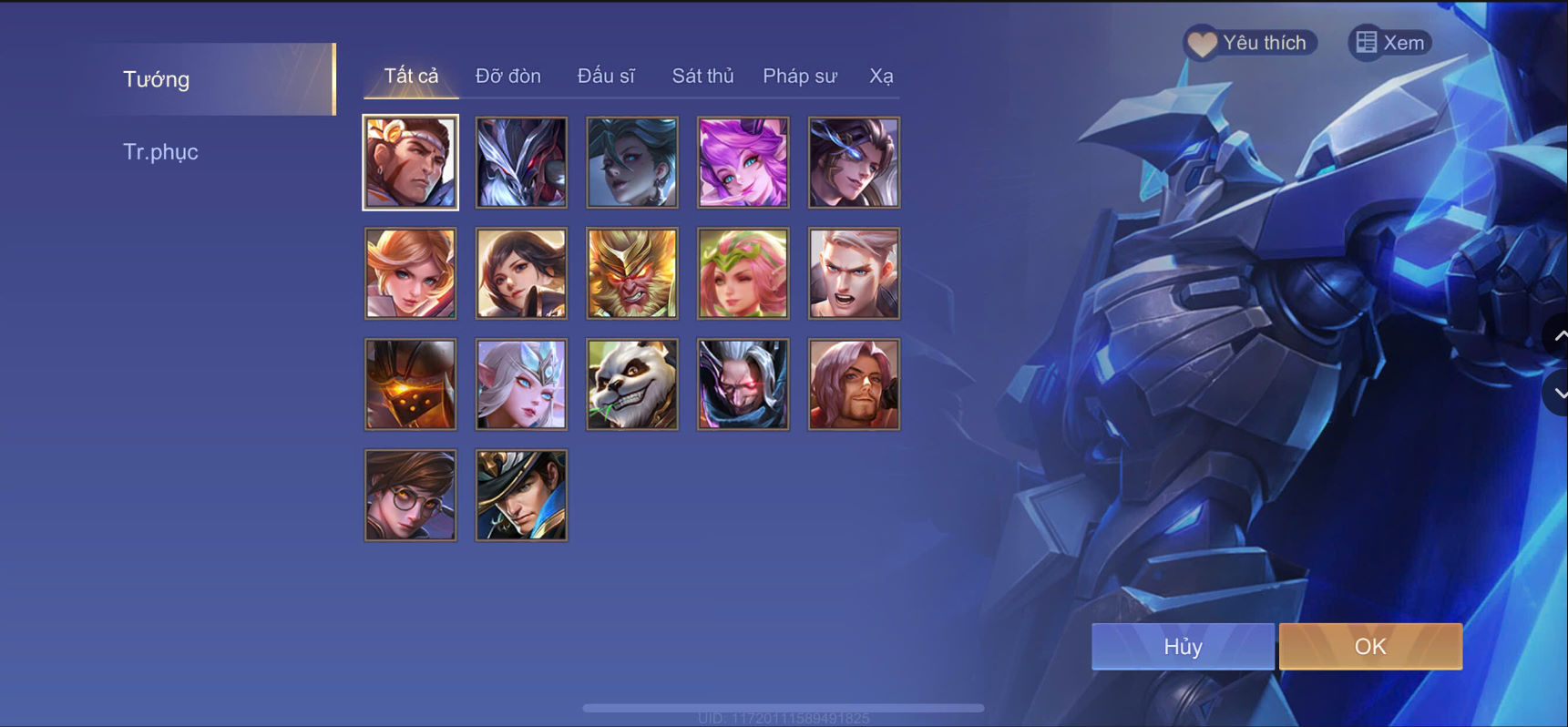
Task: Toggle the Yêu thích favorites heart
Action: [x=1249, y=42]
